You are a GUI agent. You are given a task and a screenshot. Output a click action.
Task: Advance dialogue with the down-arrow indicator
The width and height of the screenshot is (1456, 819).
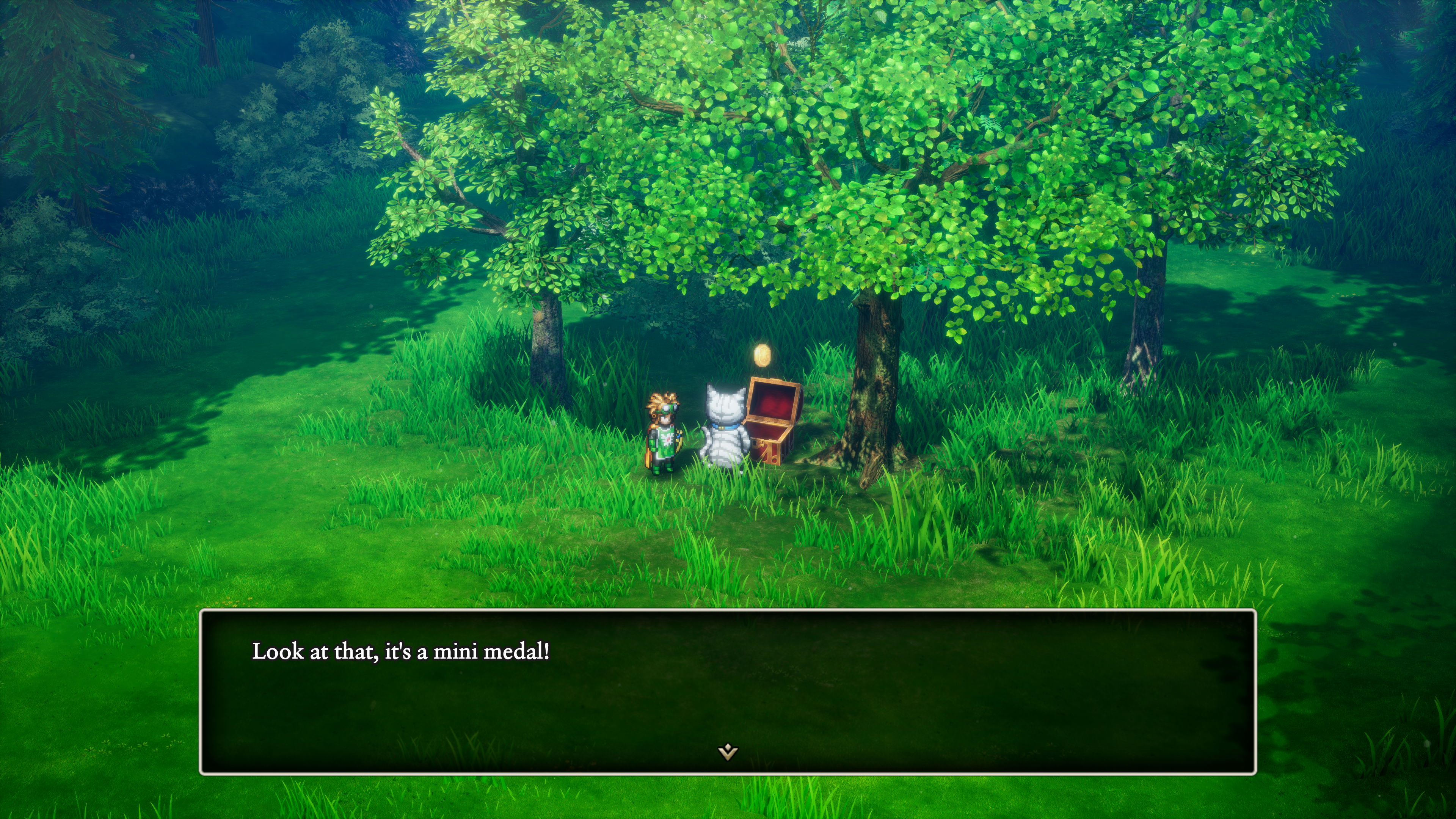pos(728,752)
